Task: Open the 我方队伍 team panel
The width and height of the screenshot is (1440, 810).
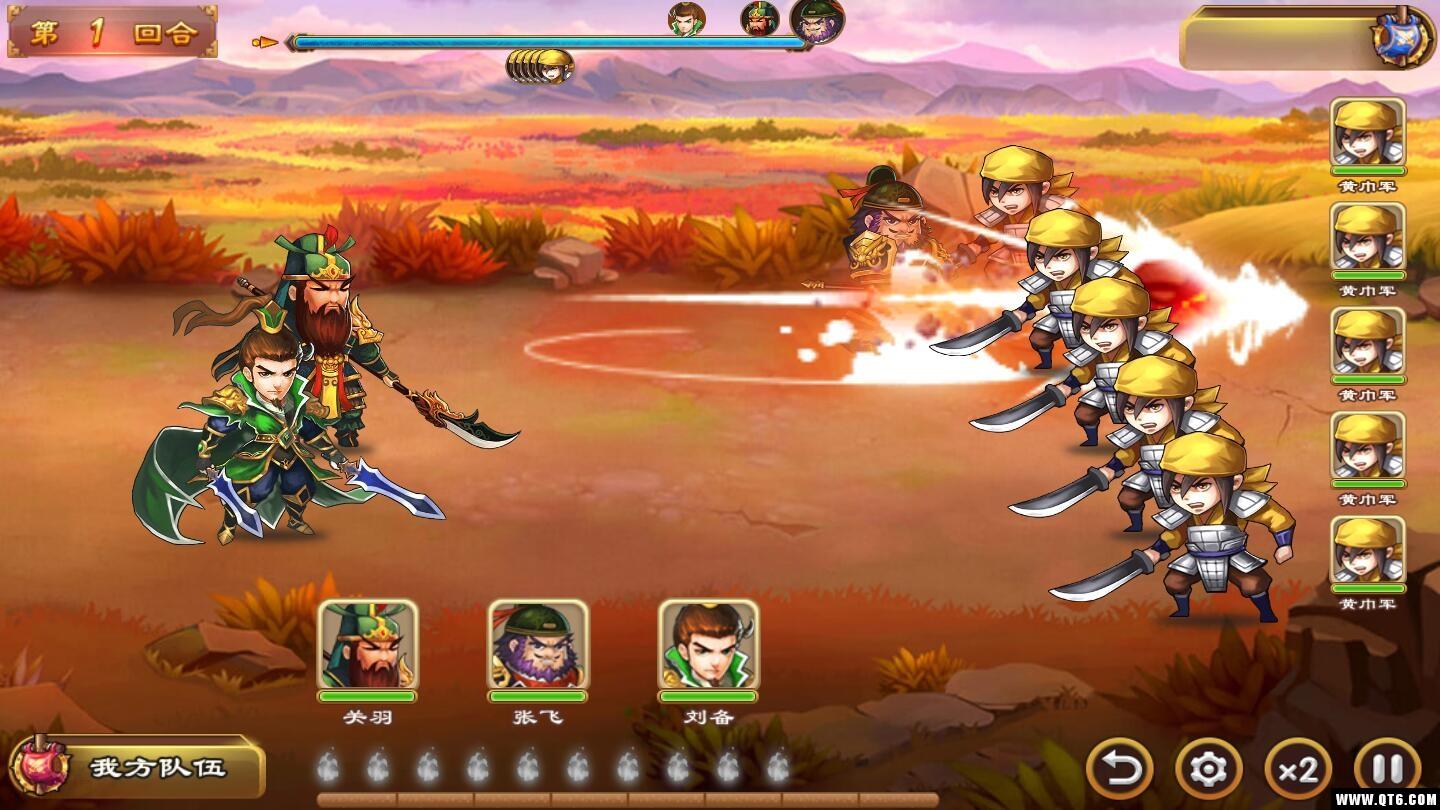Action: click(136, 768)
